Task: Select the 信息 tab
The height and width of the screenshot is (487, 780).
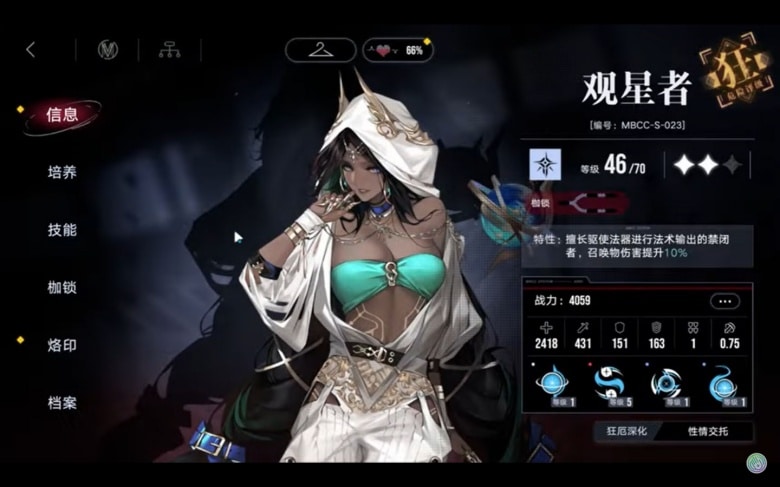Action: [62, 115]
